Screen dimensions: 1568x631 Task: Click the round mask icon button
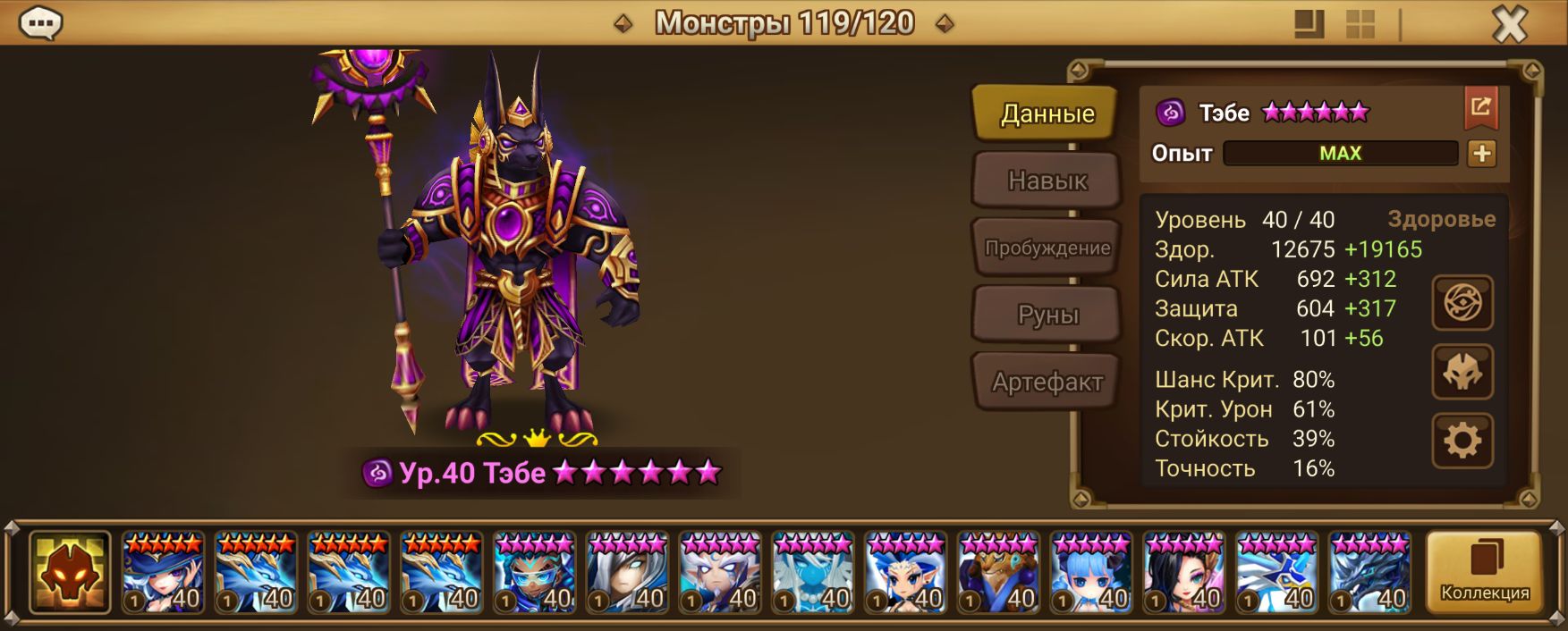pos(1462,372)
